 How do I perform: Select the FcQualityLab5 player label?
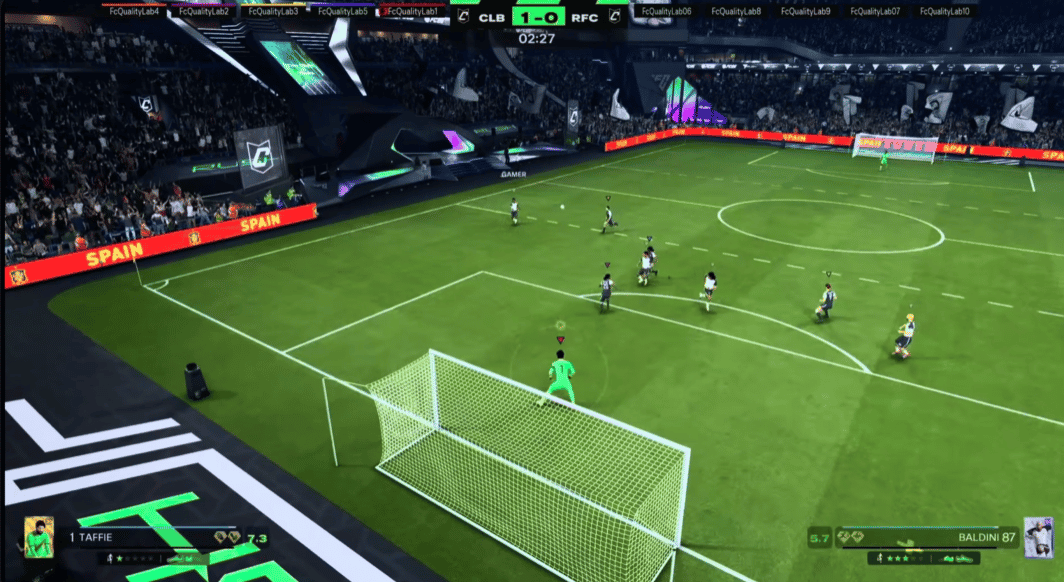341,11
